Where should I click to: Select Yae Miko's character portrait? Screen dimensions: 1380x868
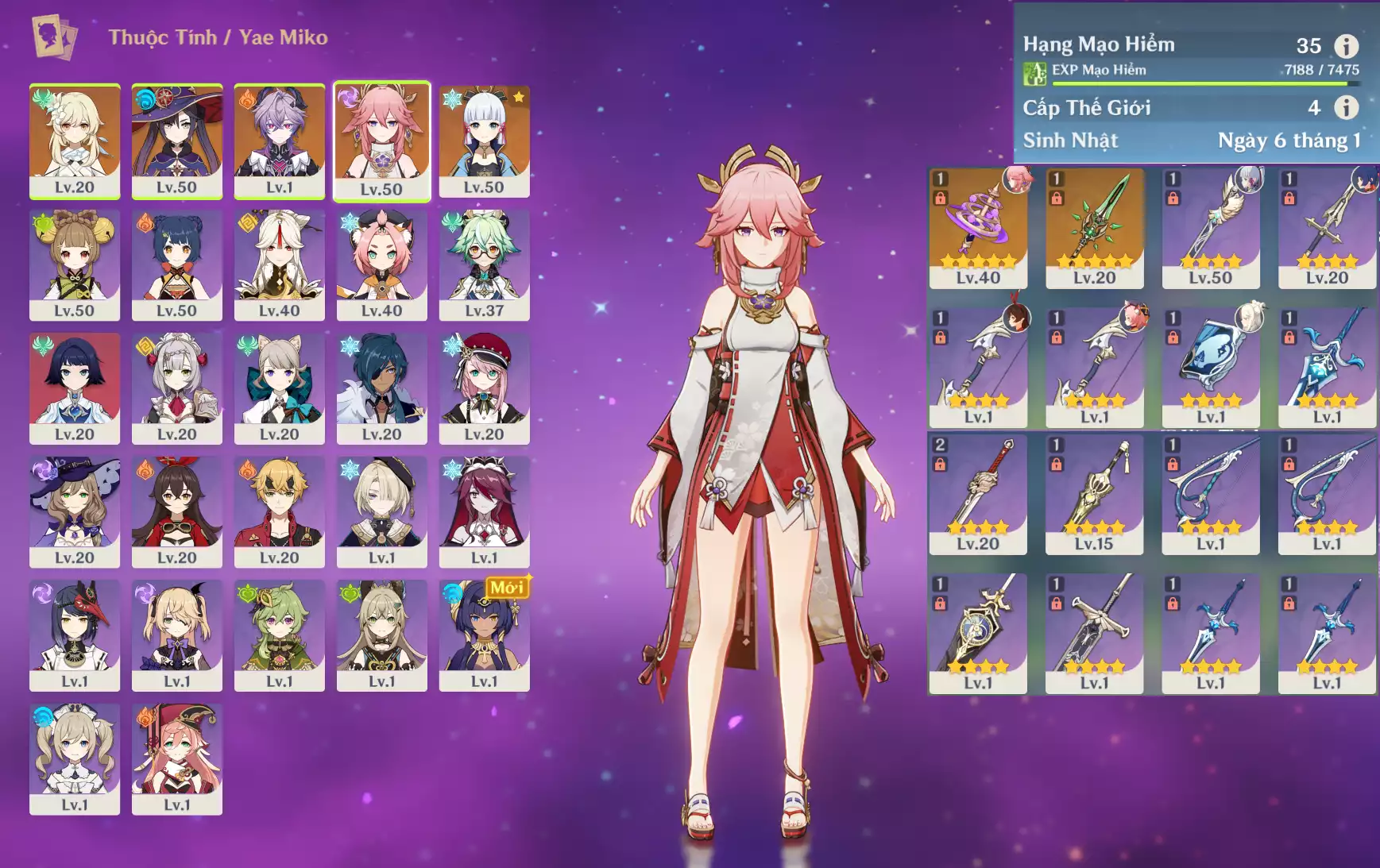pos(381,141)
